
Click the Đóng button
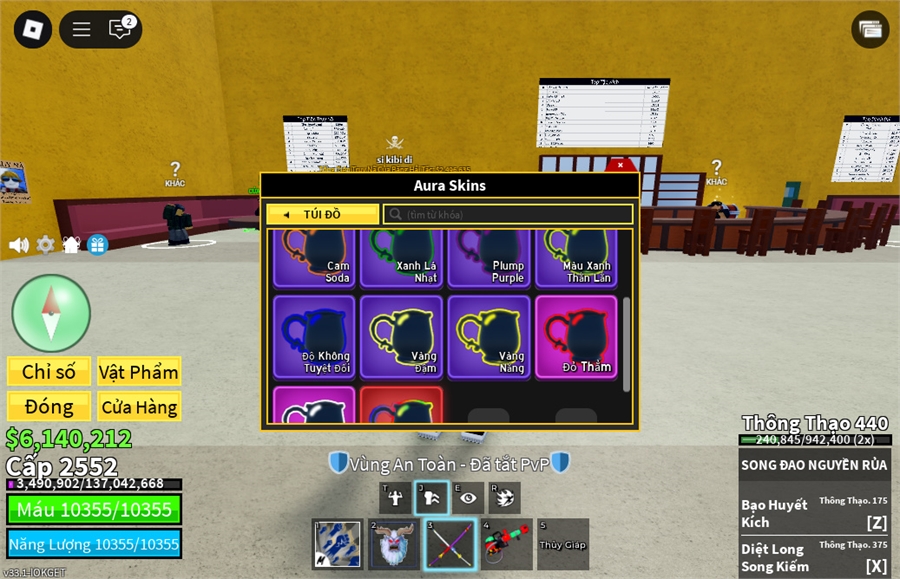tap(49, 406)
